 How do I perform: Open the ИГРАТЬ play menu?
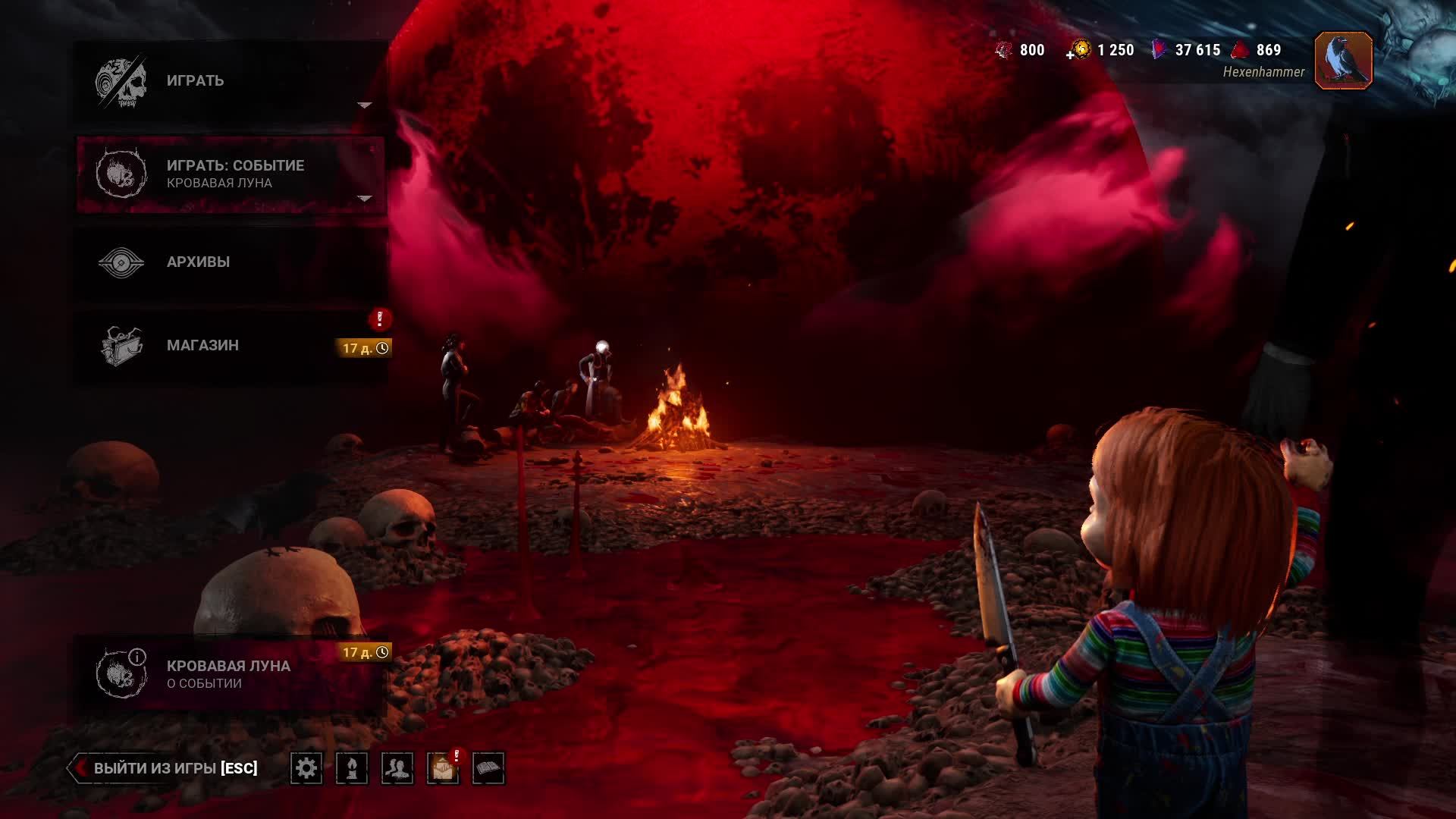[x=227, y=81]
